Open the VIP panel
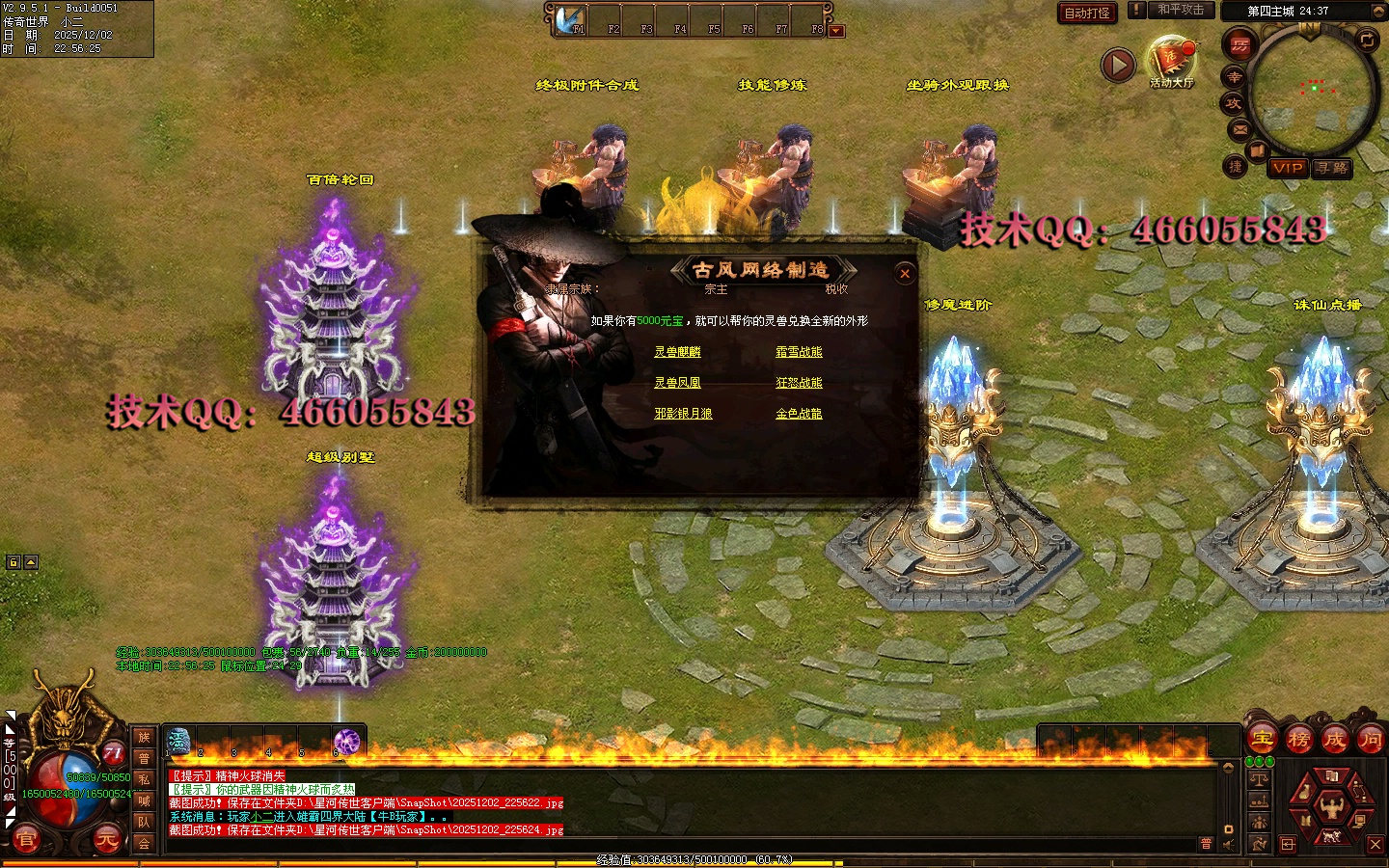 click(1288, 168)
